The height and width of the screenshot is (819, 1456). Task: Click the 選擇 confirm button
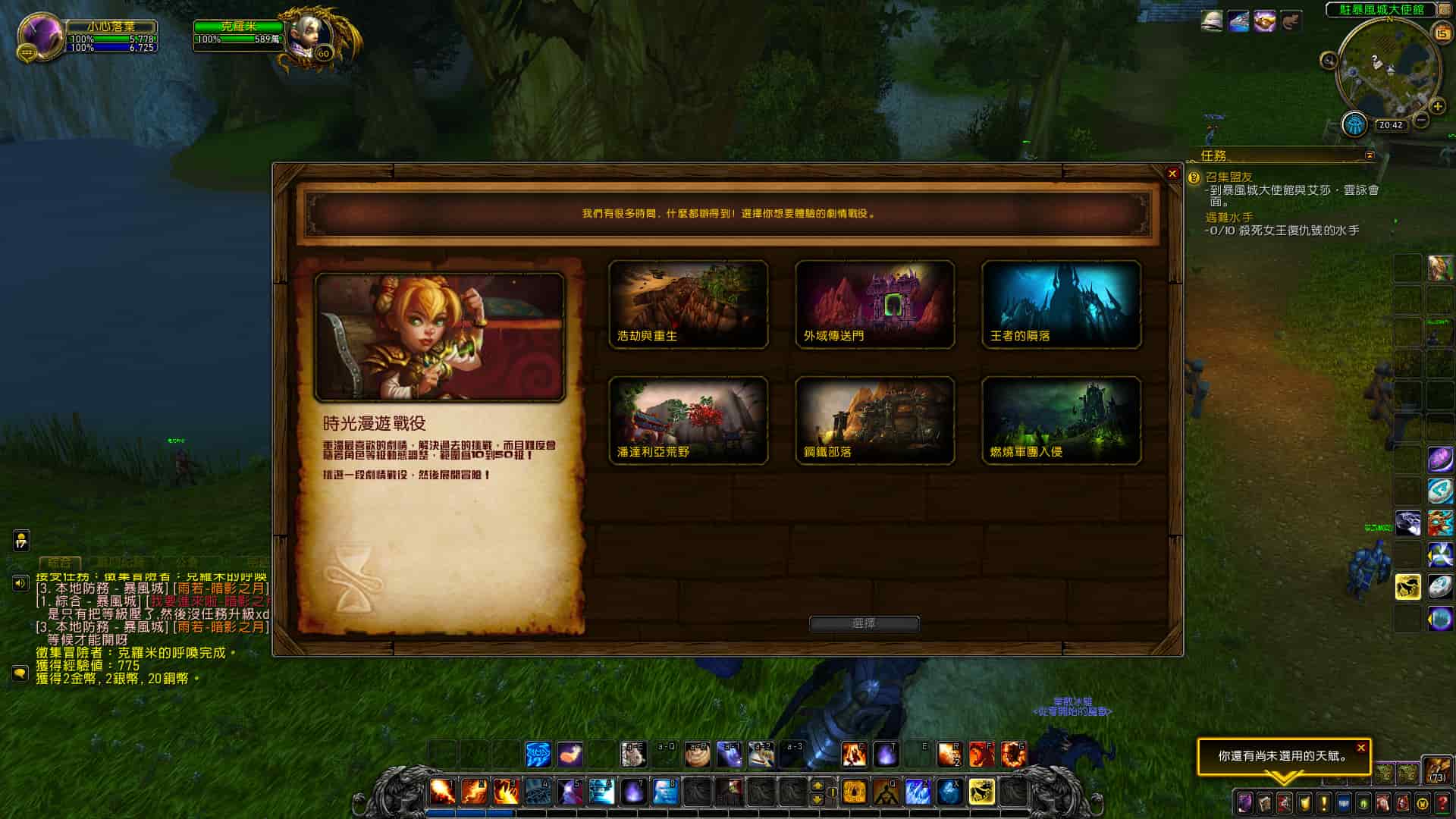864,623
